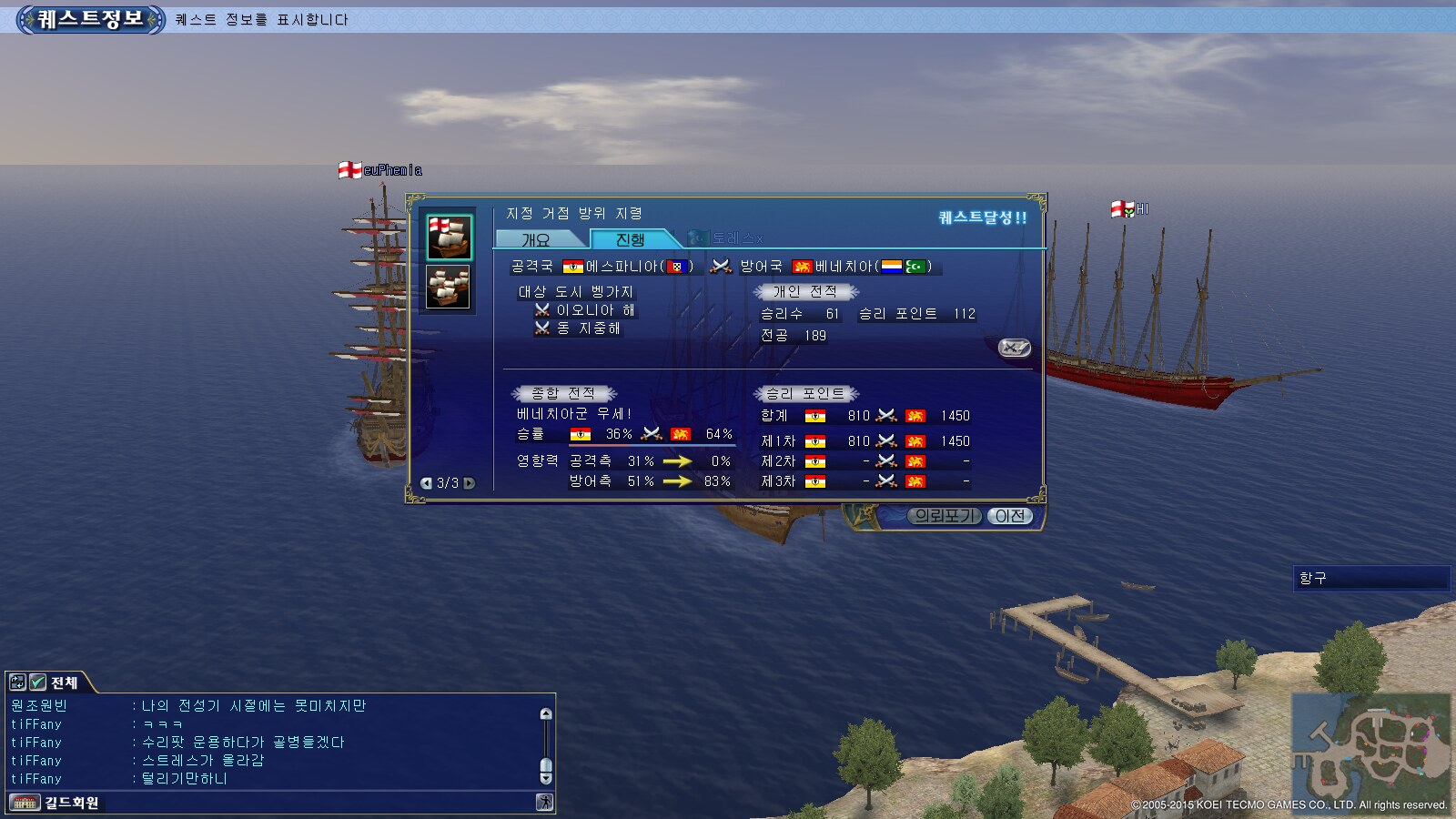Select the 진행 progress tab
Viewport: 1456px width, 819px height.
630,239
